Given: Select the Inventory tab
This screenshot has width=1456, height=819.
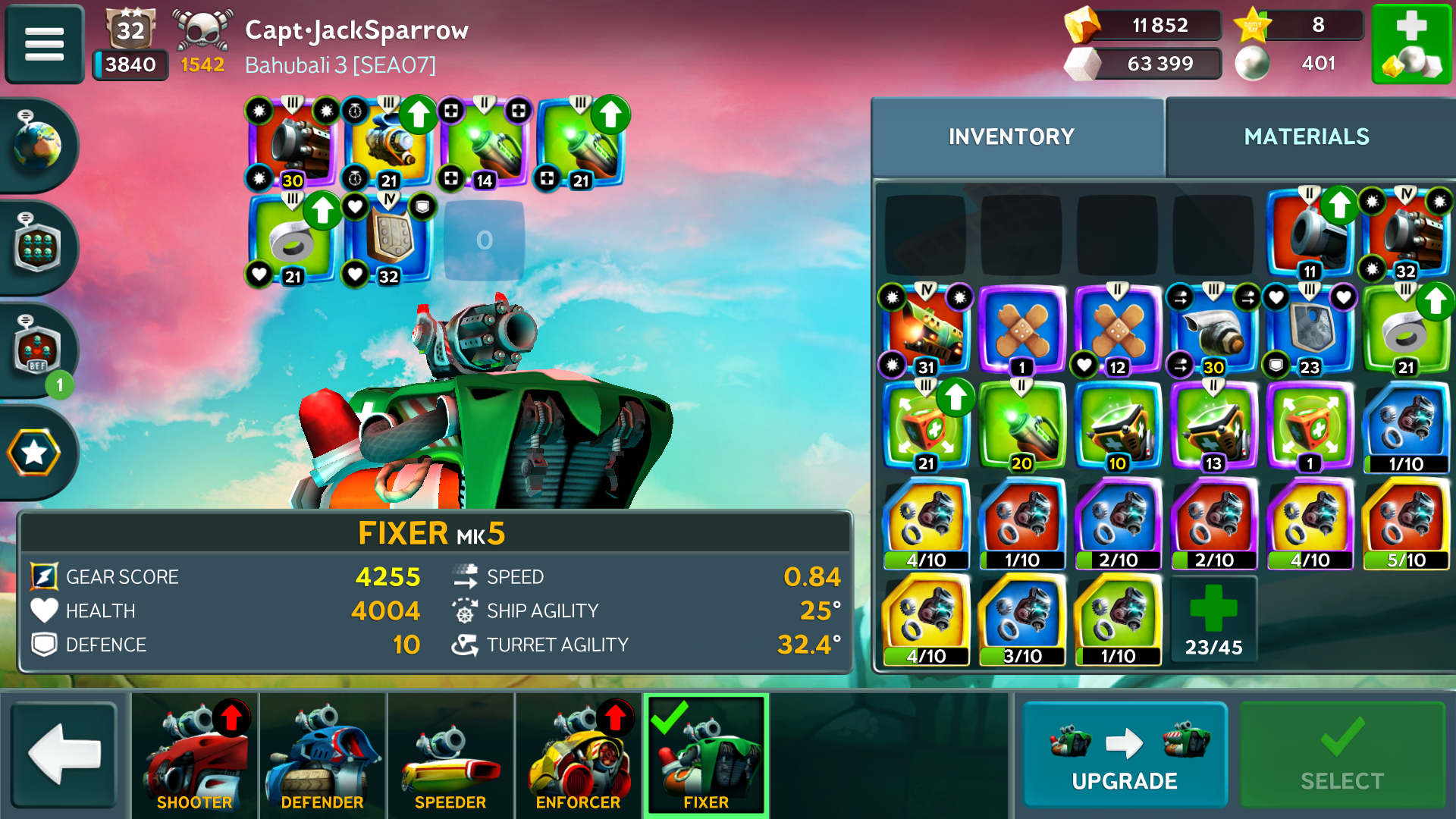Looking at the screenshot, I should pos(1011,136).
